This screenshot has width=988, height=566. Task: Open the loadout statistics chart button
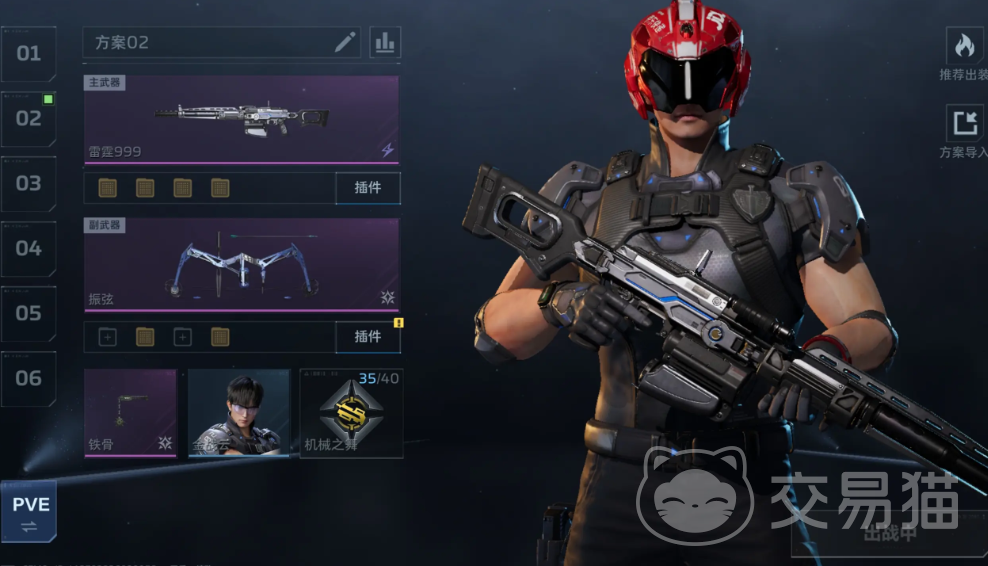tap(384, 42)
